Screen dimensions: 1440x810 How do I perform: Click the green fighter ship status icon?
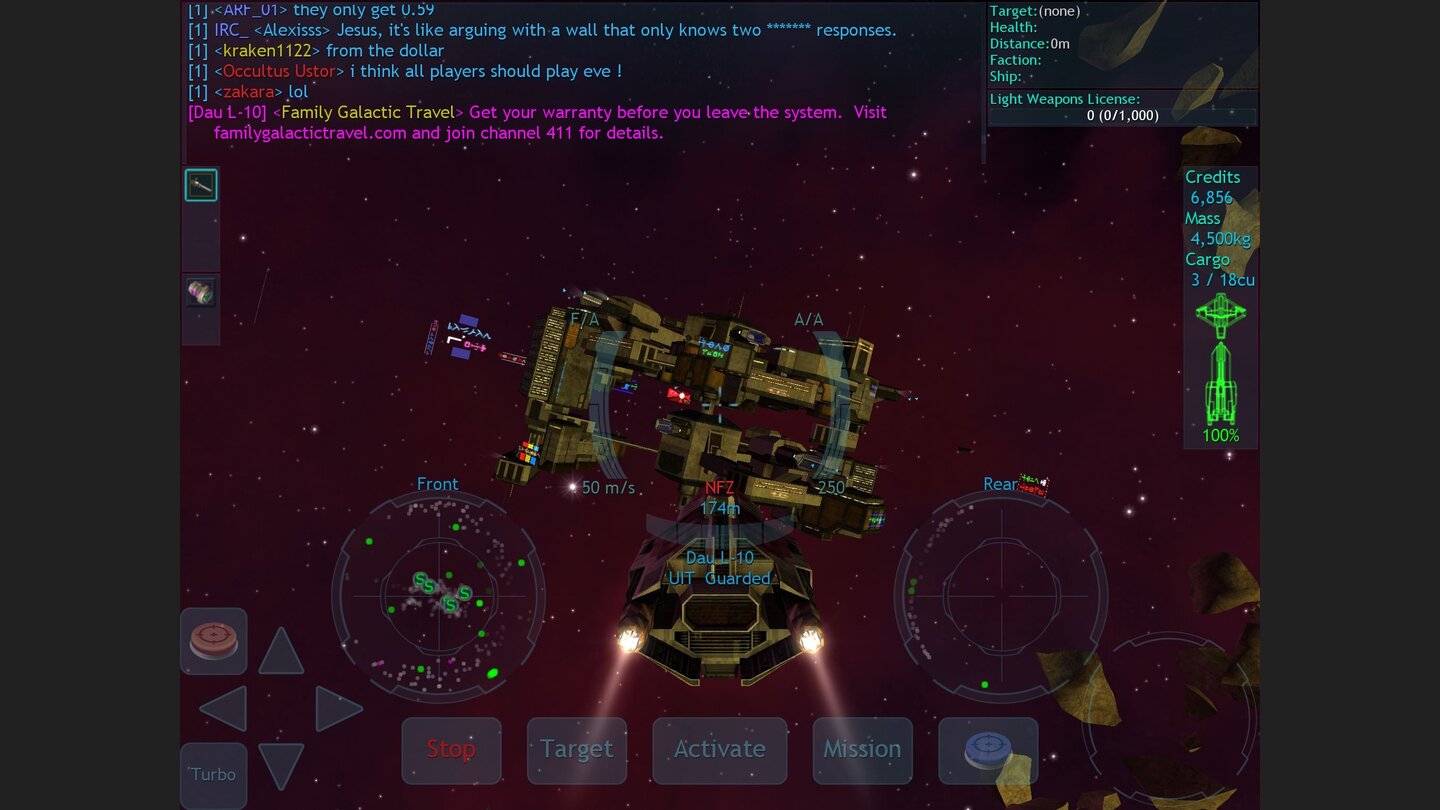click(1219, 313)
